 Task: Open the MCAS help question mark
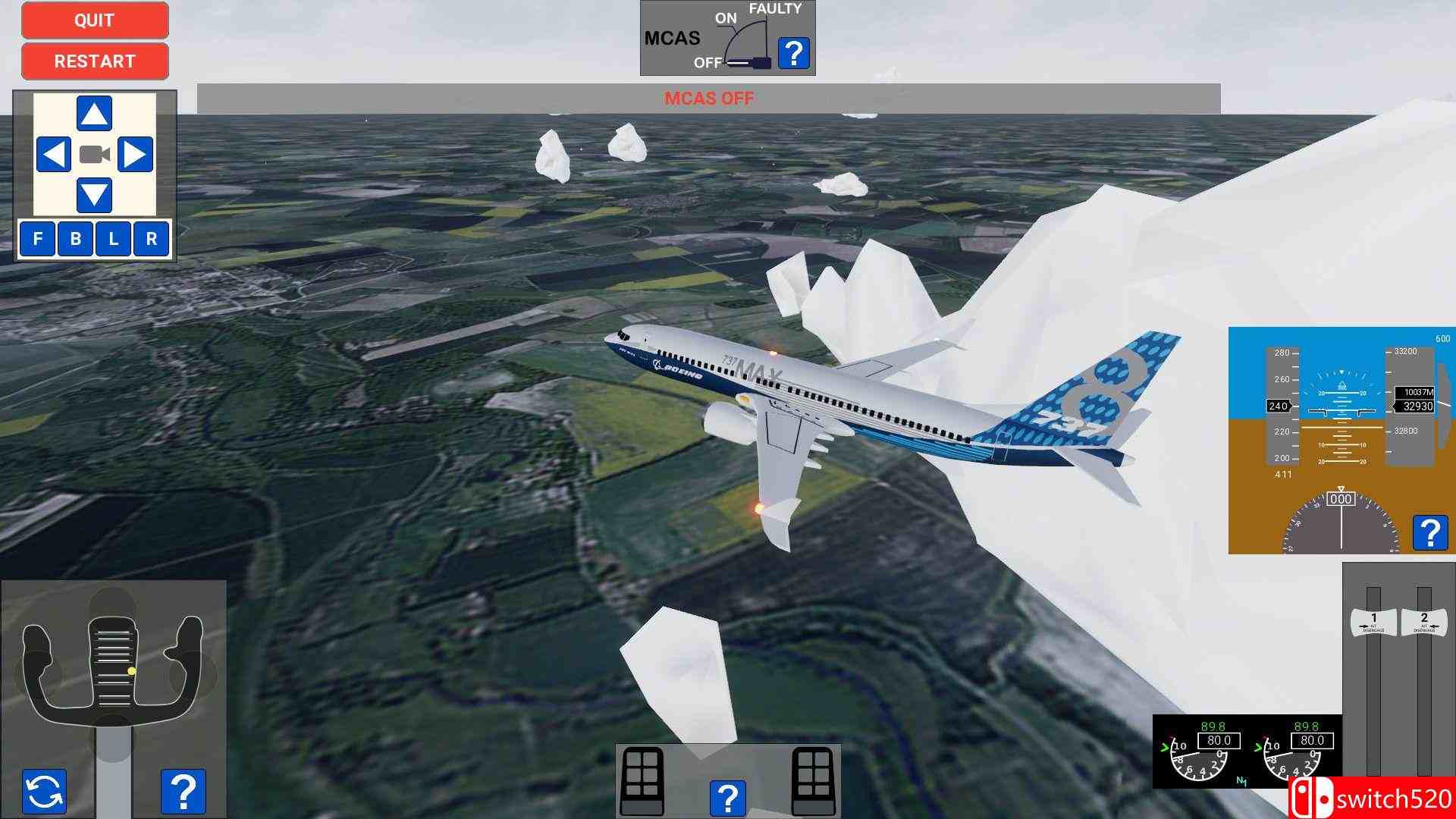[x=793, y=52]
